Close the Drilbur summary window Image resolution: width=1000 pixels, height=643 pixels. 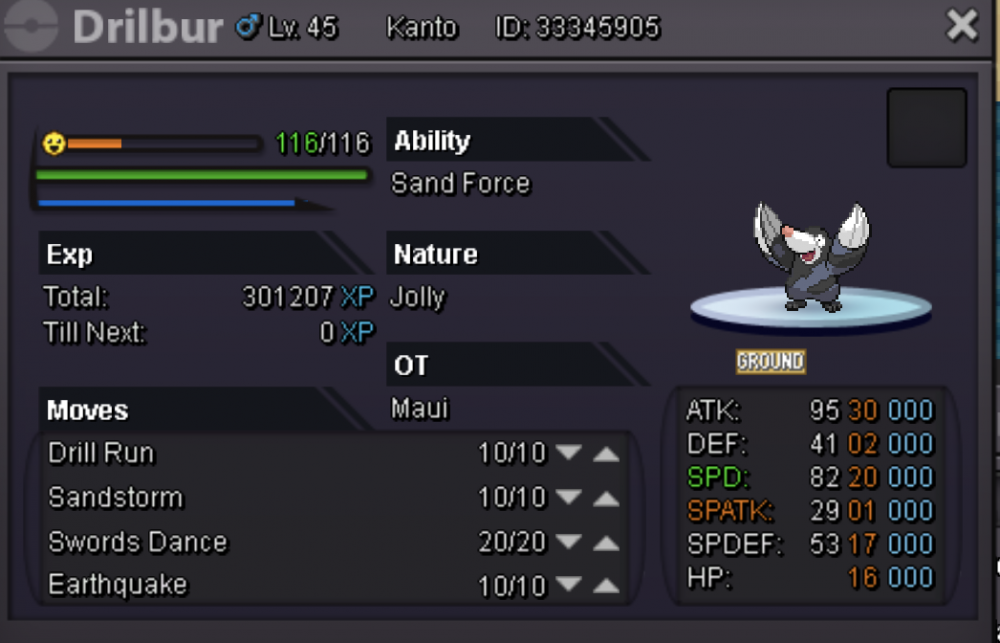click(962, 27)
